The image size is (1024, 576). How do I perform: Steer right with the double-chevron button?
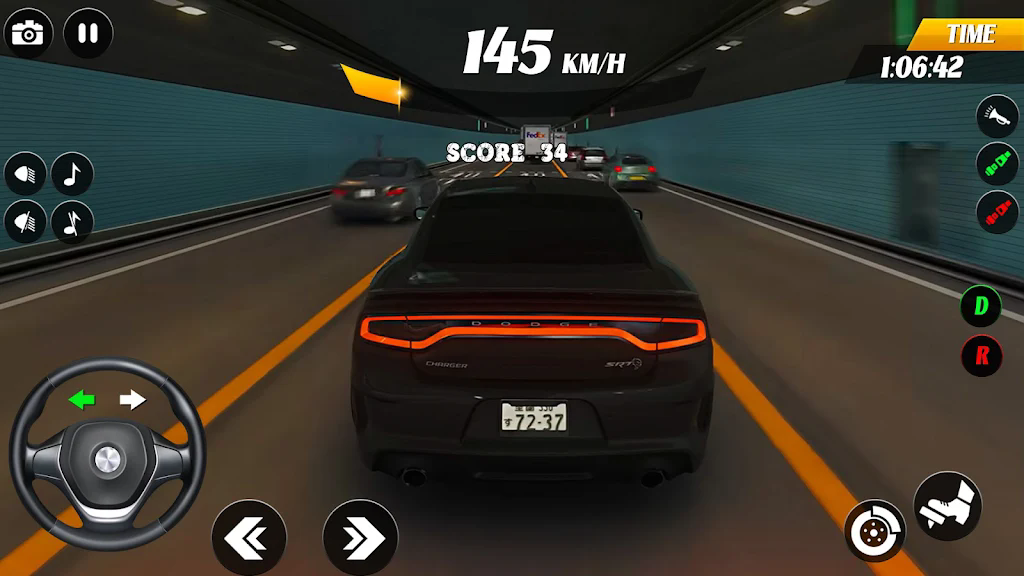click(x=360, y=538)
